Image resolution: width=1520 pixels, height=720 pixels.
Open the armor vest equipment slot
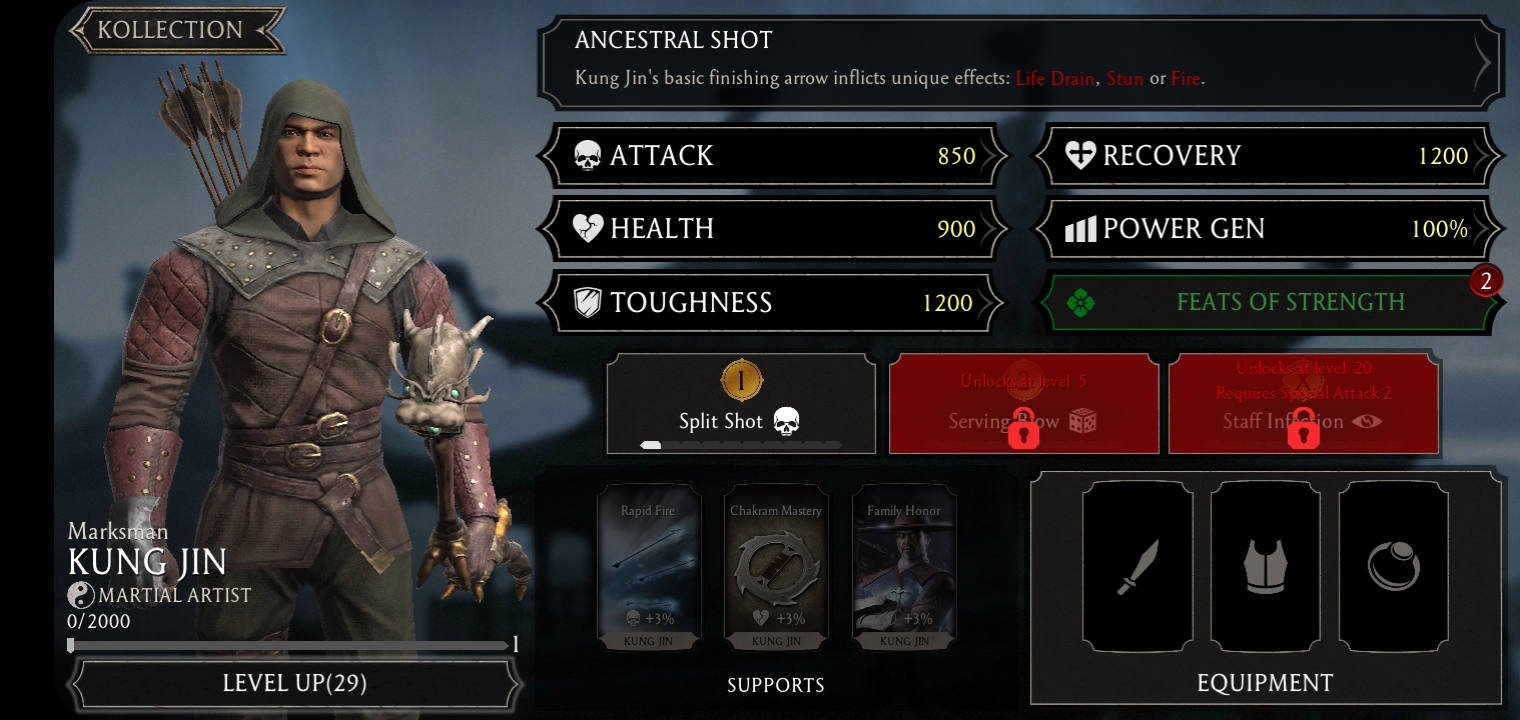pyautogui.click(x=1265, y=565)
